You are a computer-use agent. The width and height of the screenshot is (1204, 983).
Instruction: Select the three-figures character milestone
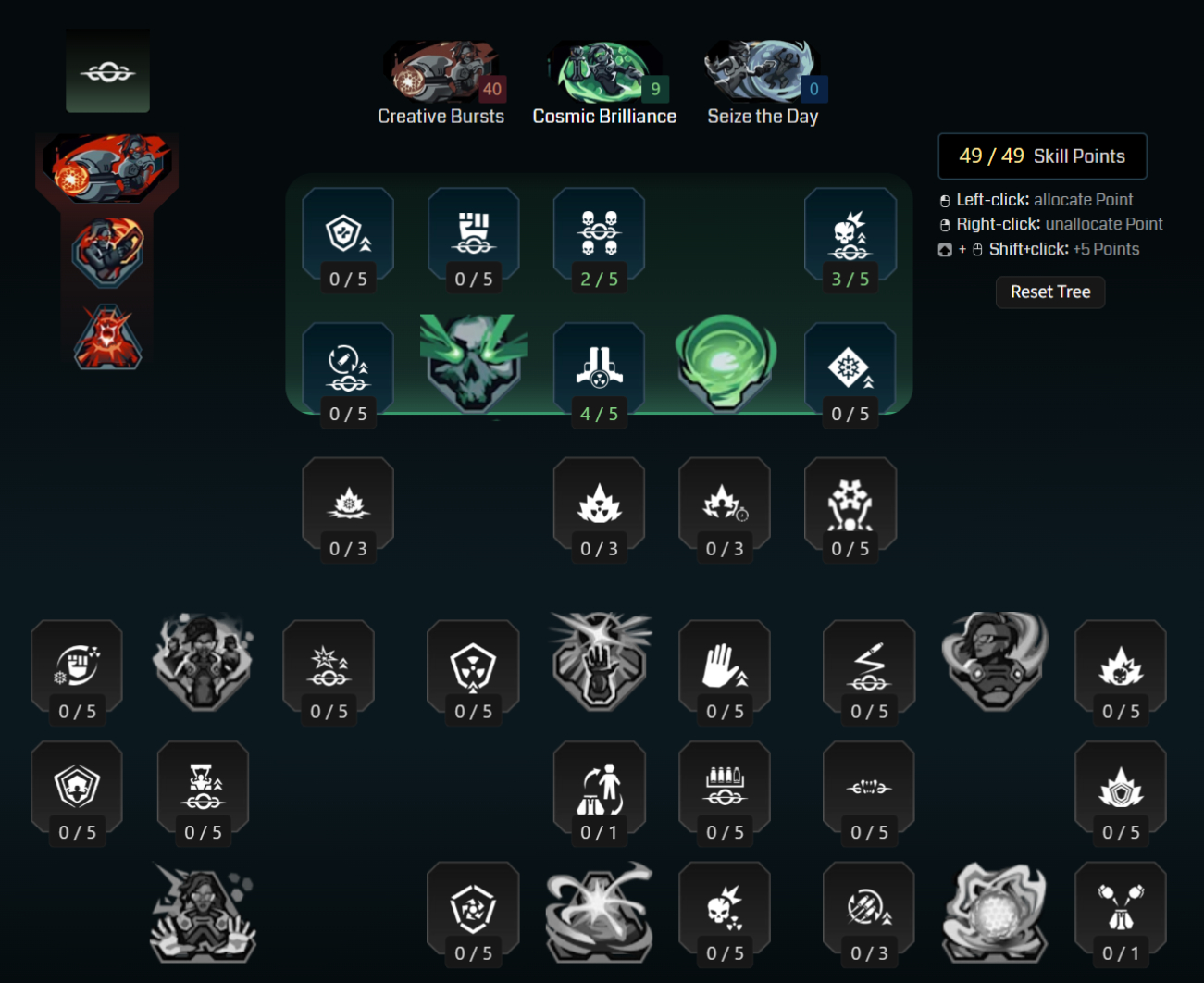coord(203,659)
